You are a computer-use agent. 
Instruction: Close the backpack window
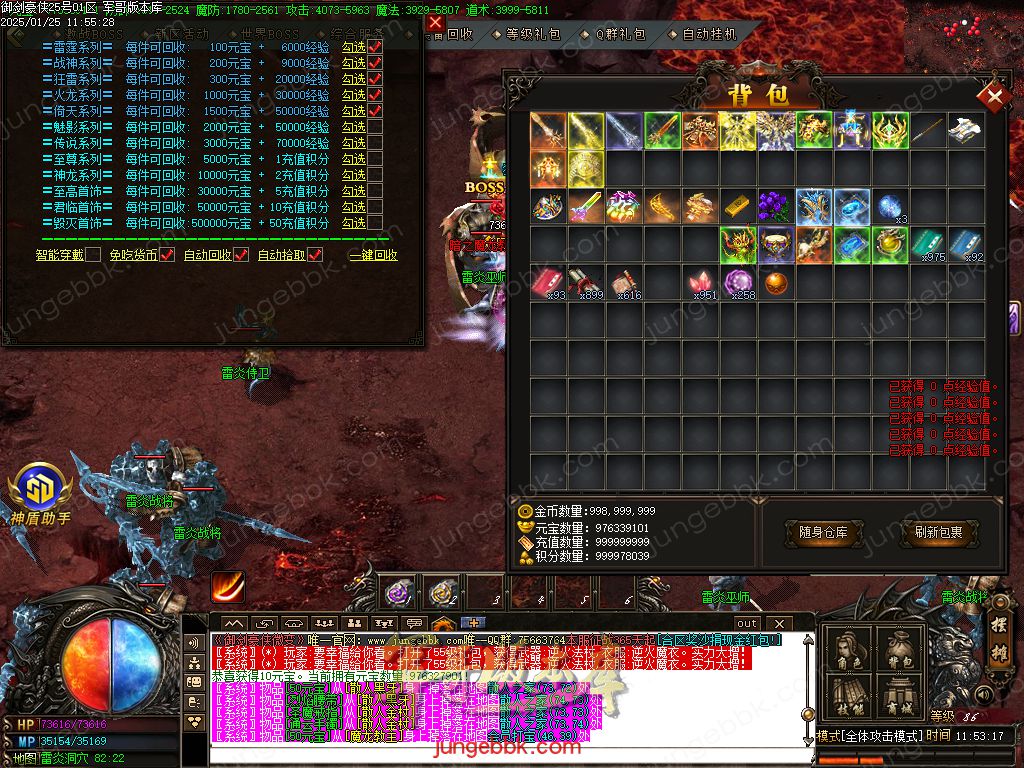(994, 96)
